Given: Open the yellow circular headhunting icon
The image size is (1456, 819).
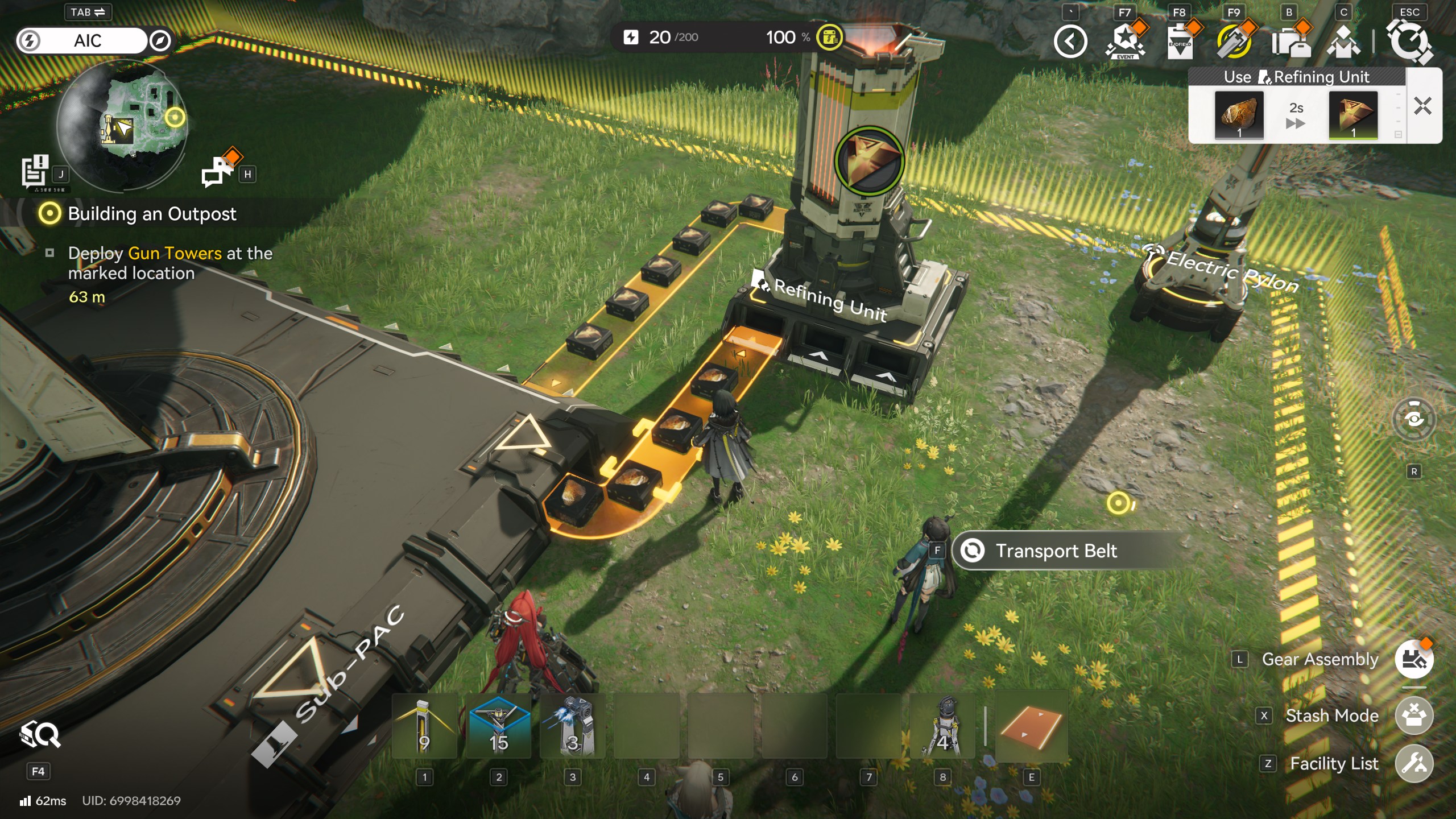Looking at the screenshot, I should pos(1234,42).
